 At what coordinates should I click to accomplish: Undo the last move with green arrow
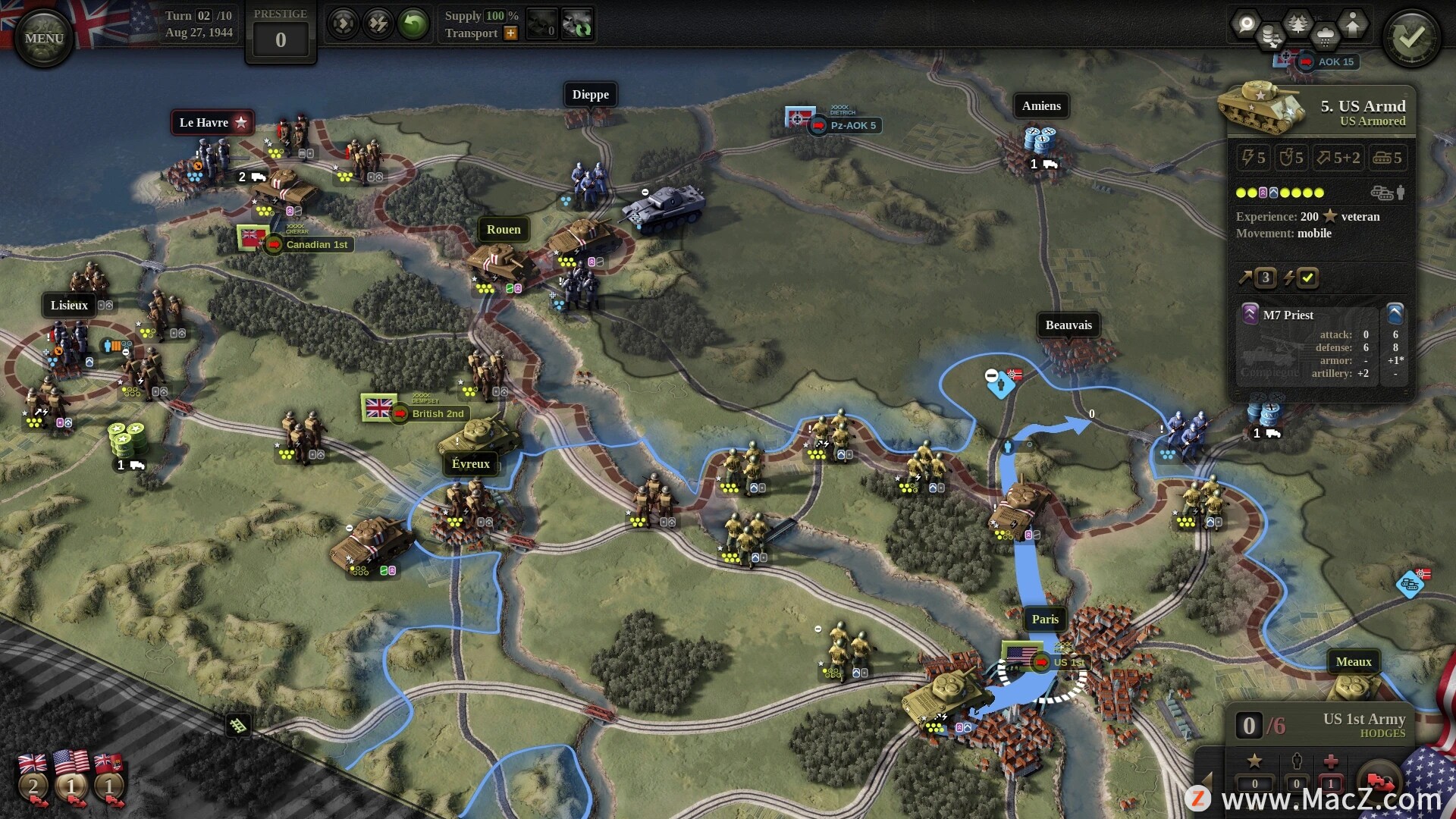[x=414, y=24]
